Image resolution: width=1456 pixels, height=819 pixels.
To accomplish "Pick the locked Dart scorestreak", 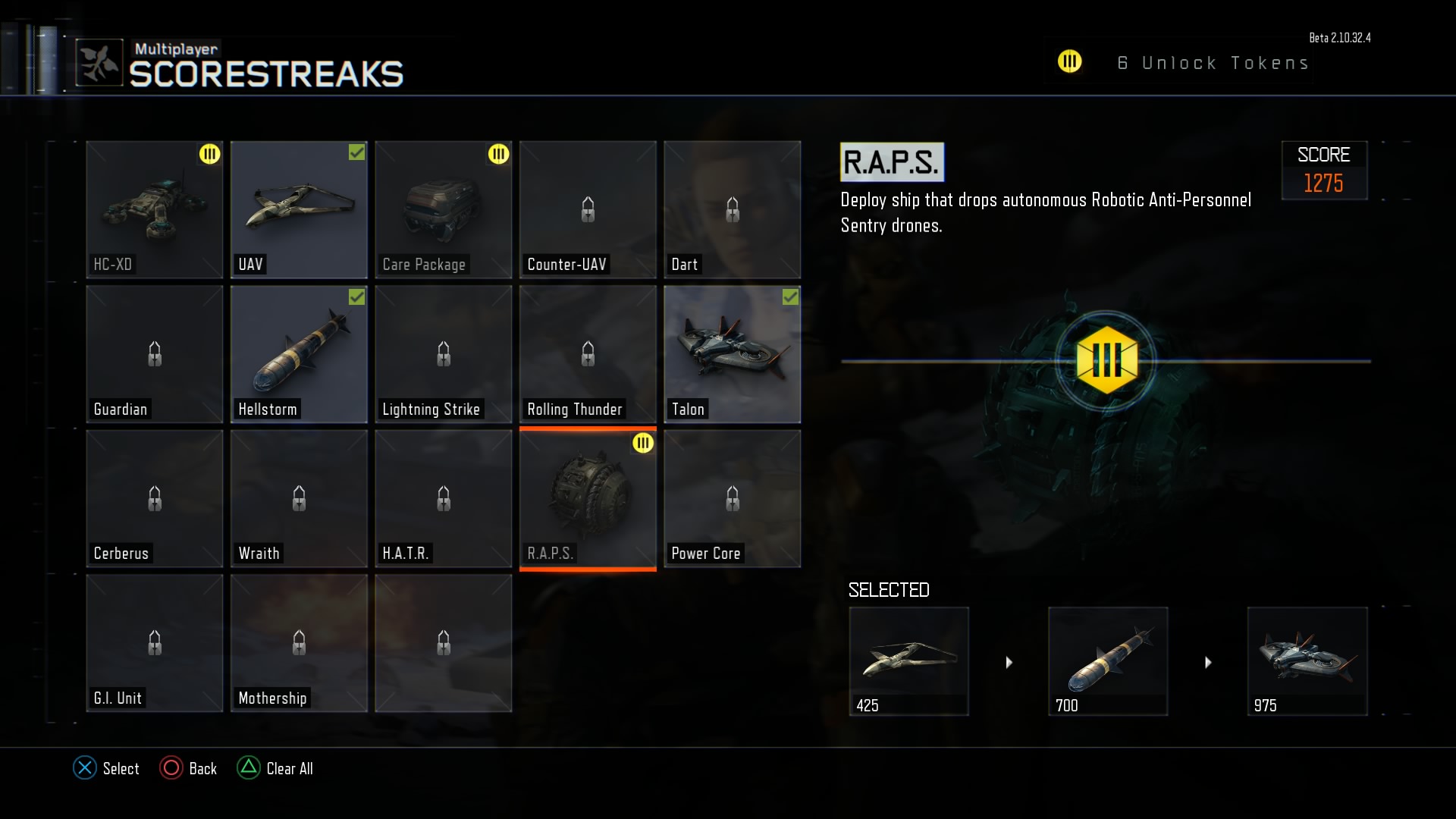I will (732, 209).
